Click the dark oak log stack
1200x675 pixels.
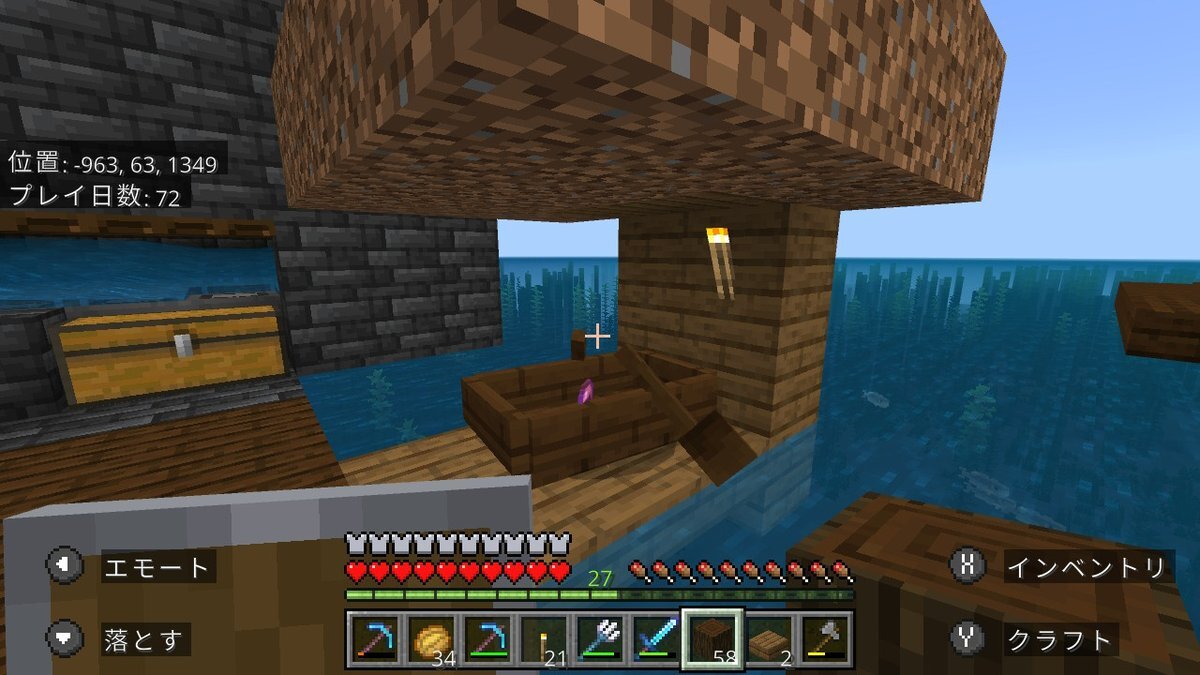point(712,639)
